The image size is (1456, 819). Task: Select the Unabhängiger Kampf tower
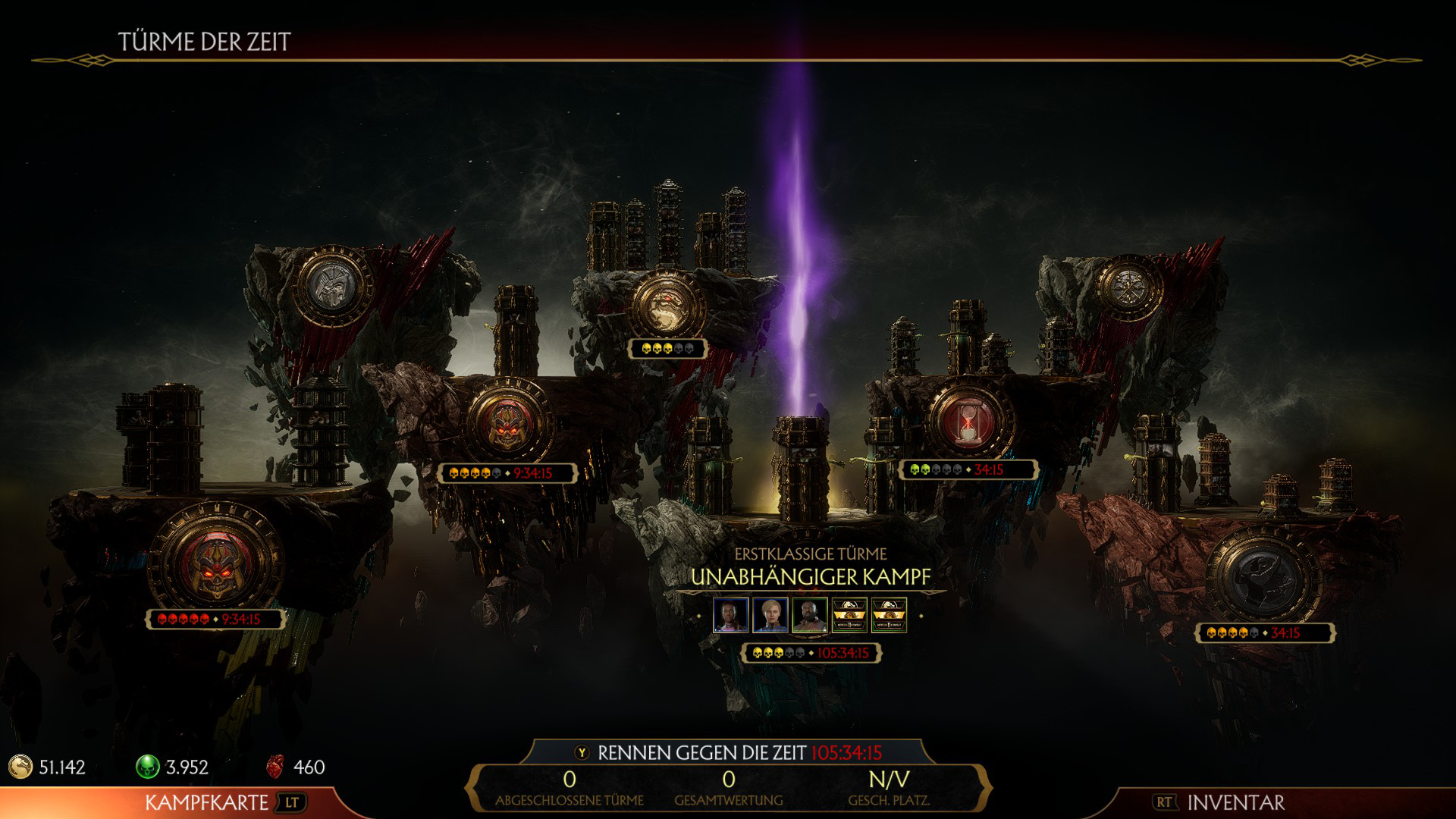point(810,577)
